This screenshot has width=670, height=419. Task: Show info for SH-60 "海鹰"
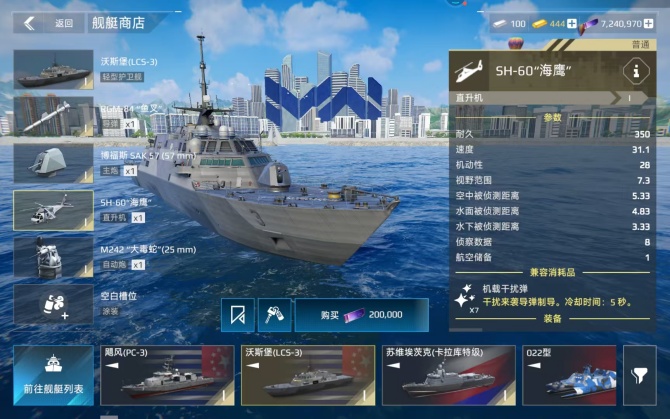pyautogui.click(x=632, y=71)
